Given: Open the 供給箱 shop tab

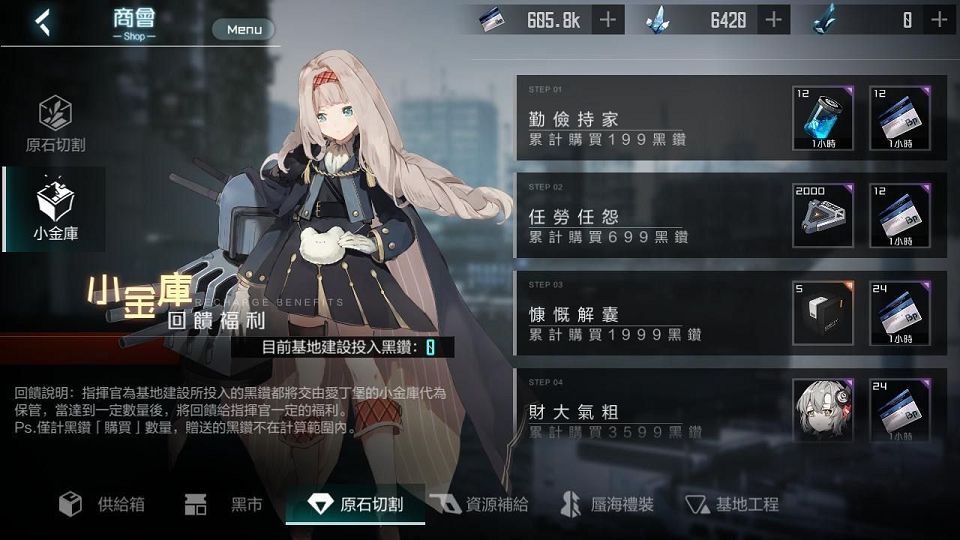Looking at the screenshot, I should pyautogui.click(x=102, y=504).
